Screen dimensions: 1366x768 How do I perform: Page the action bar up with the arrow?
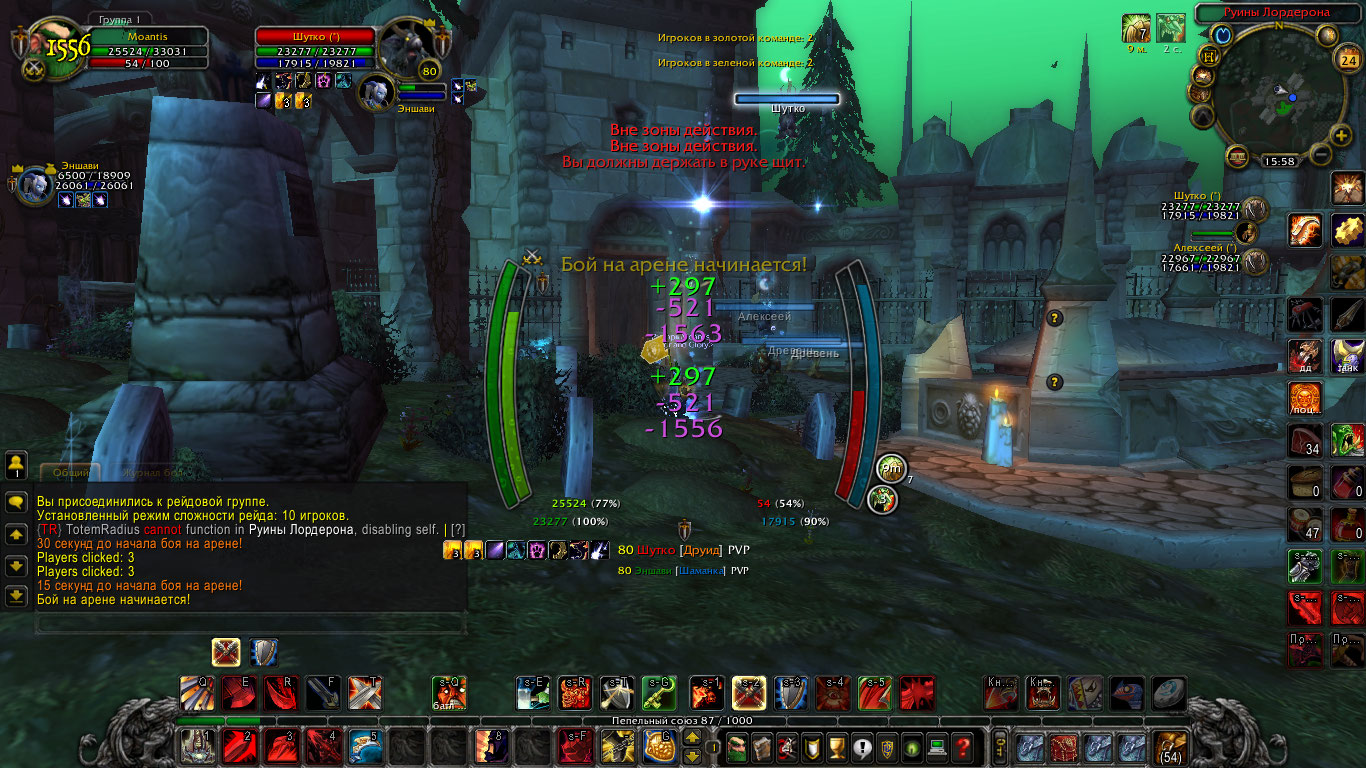691,738
